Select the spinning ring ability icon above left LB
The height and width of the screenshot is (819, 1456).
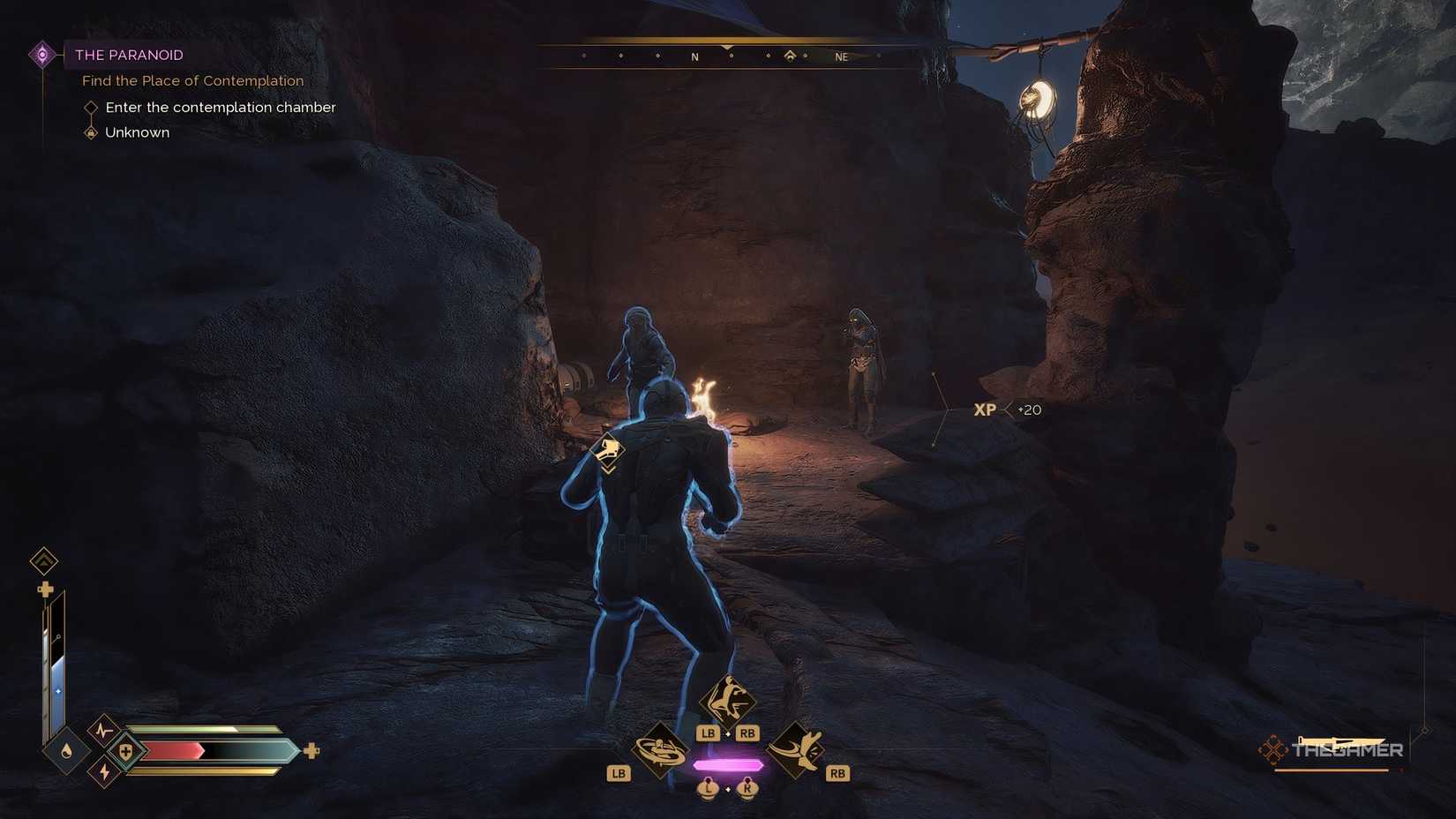660,748
